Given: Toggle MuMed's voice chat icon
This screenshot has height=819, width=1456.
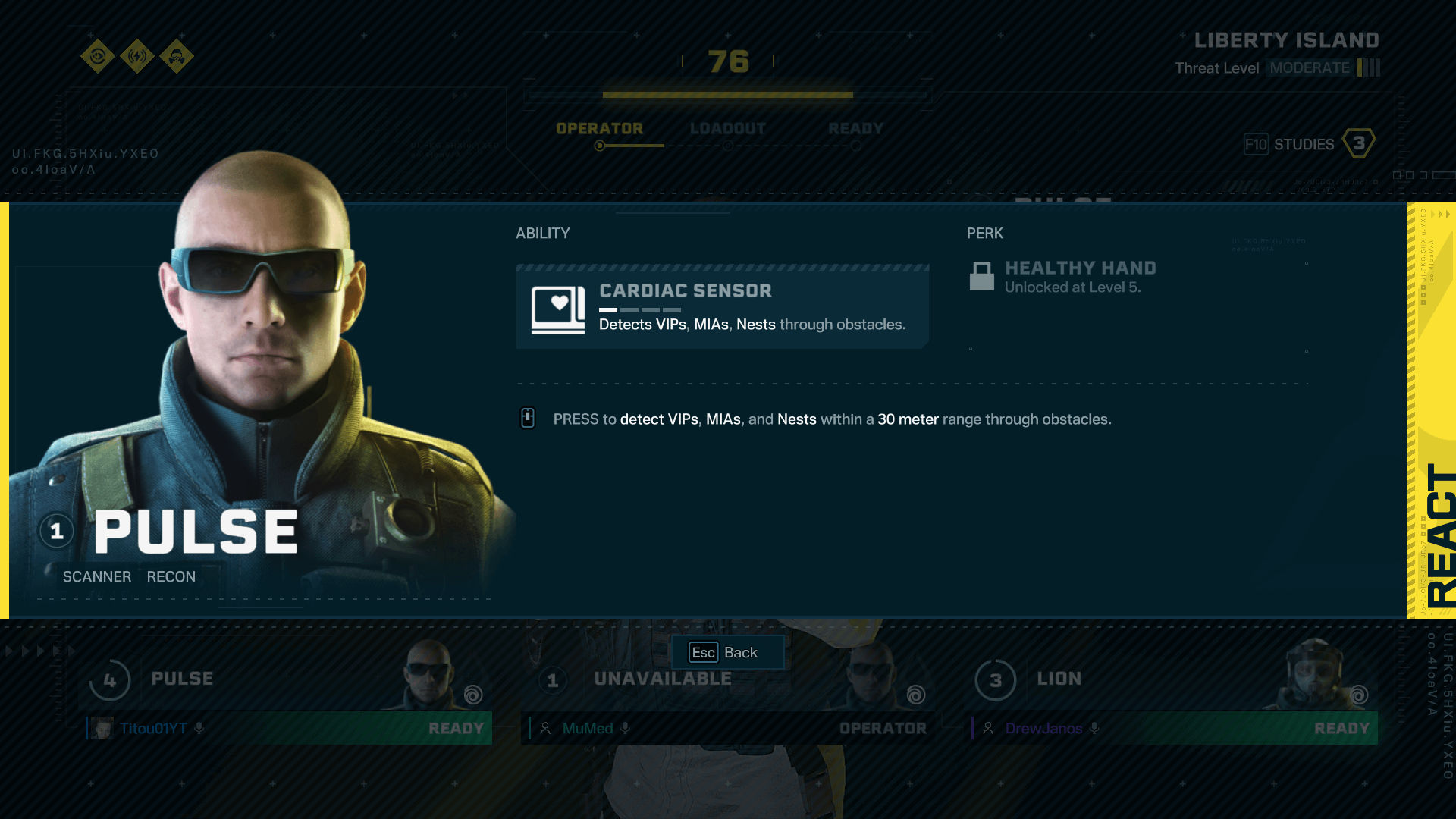Looking at the screenshot, I should [626, 728].
